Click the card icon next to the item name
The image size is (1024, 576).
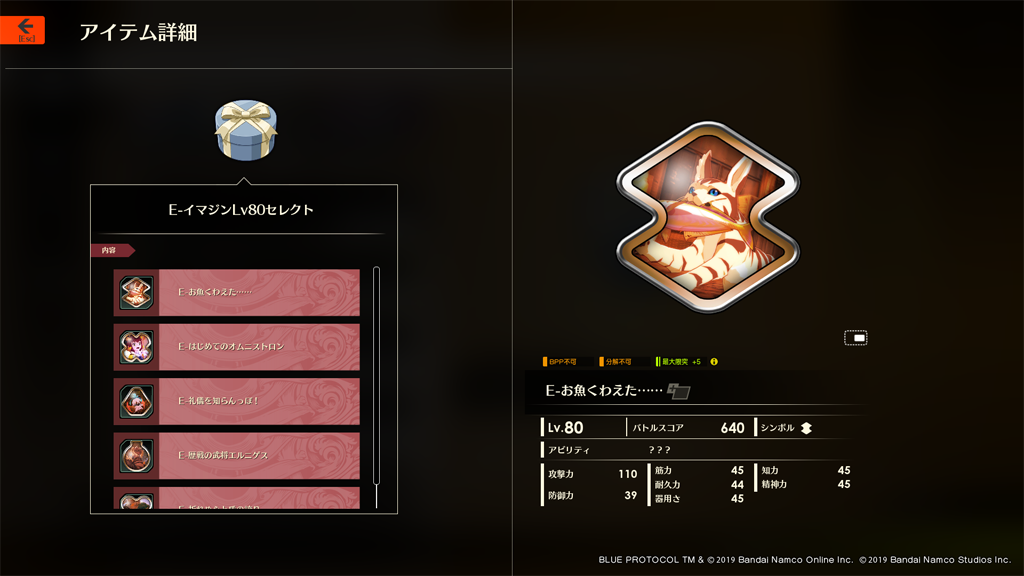(x=679, y=391)
